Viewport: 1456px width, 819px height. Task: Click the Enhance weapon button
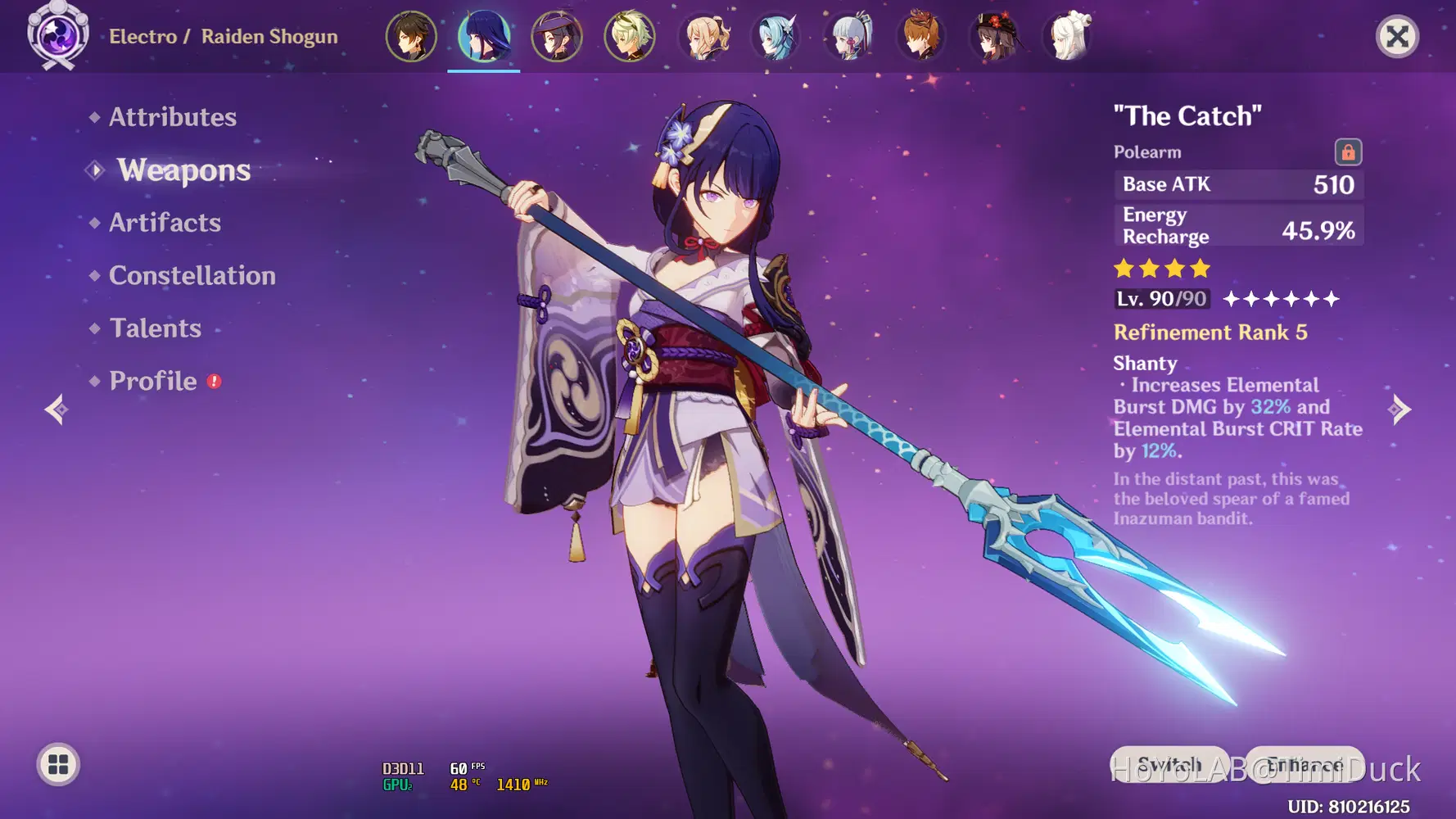pyautogui.click(x=1305, y=765)
